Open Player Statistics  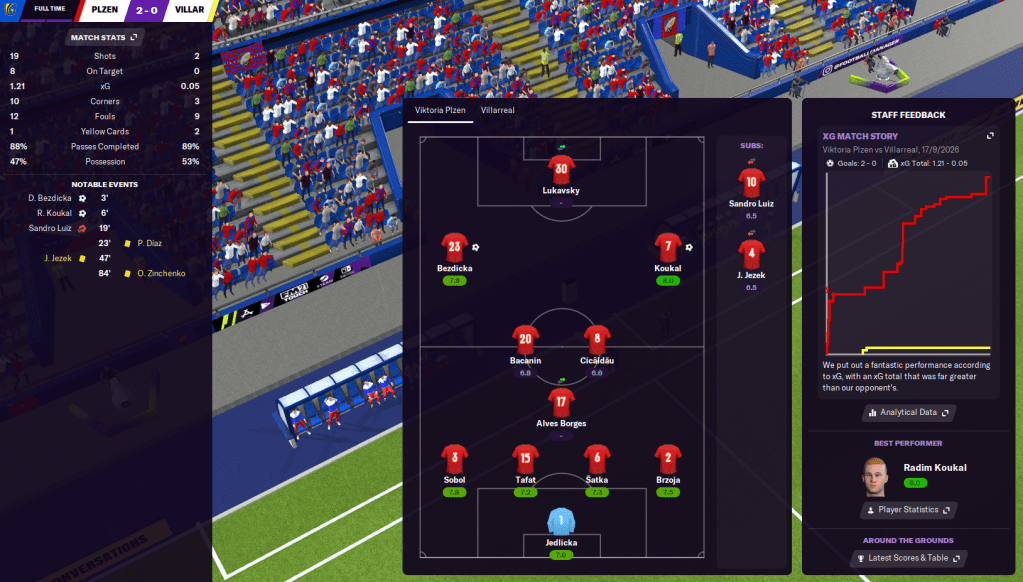coord(908,510)
